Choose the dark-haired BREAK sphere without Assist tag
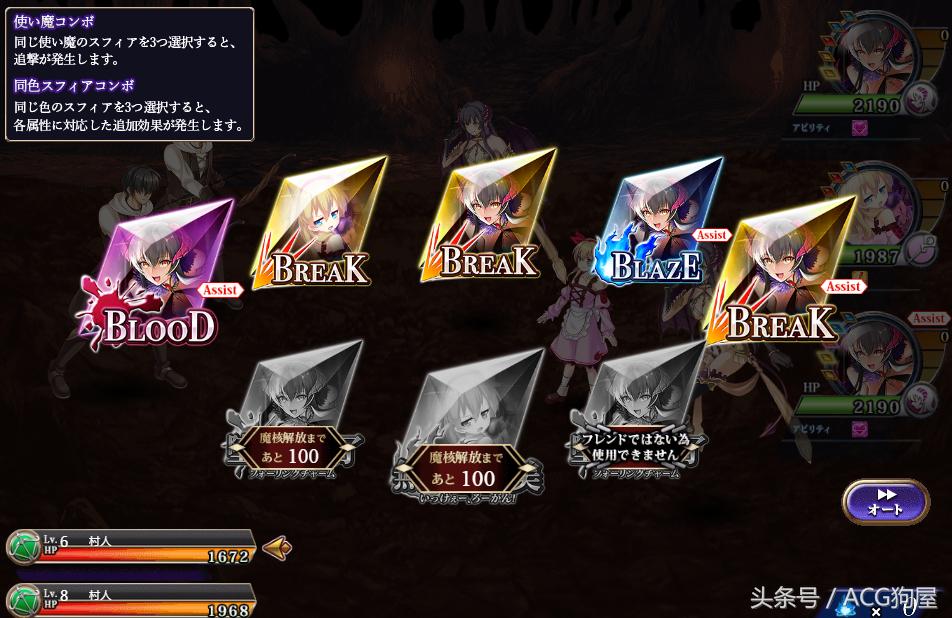 click(488, 218)
